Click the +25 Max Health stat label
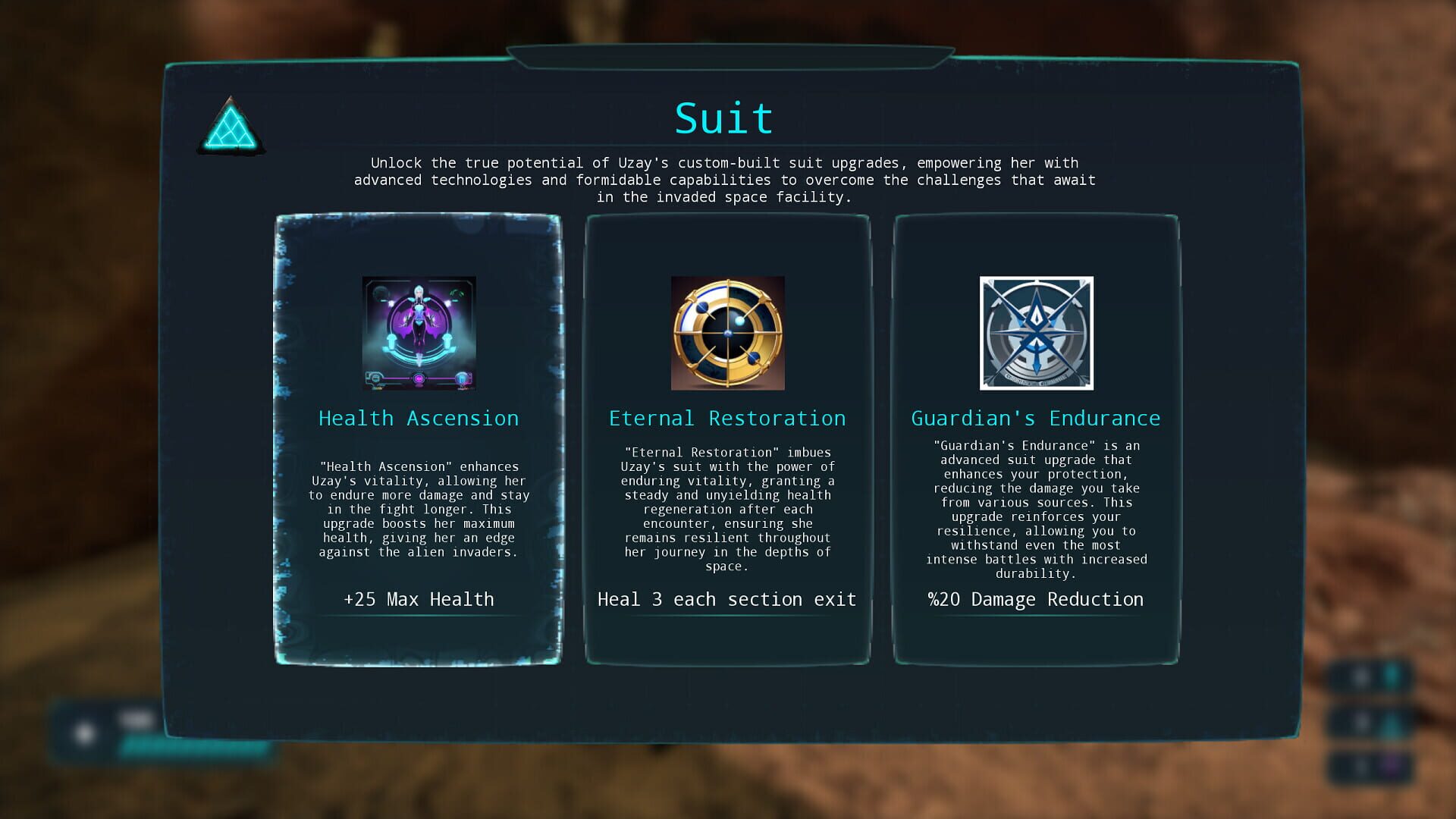This screenshot has height=819, width=1456. 418,599
